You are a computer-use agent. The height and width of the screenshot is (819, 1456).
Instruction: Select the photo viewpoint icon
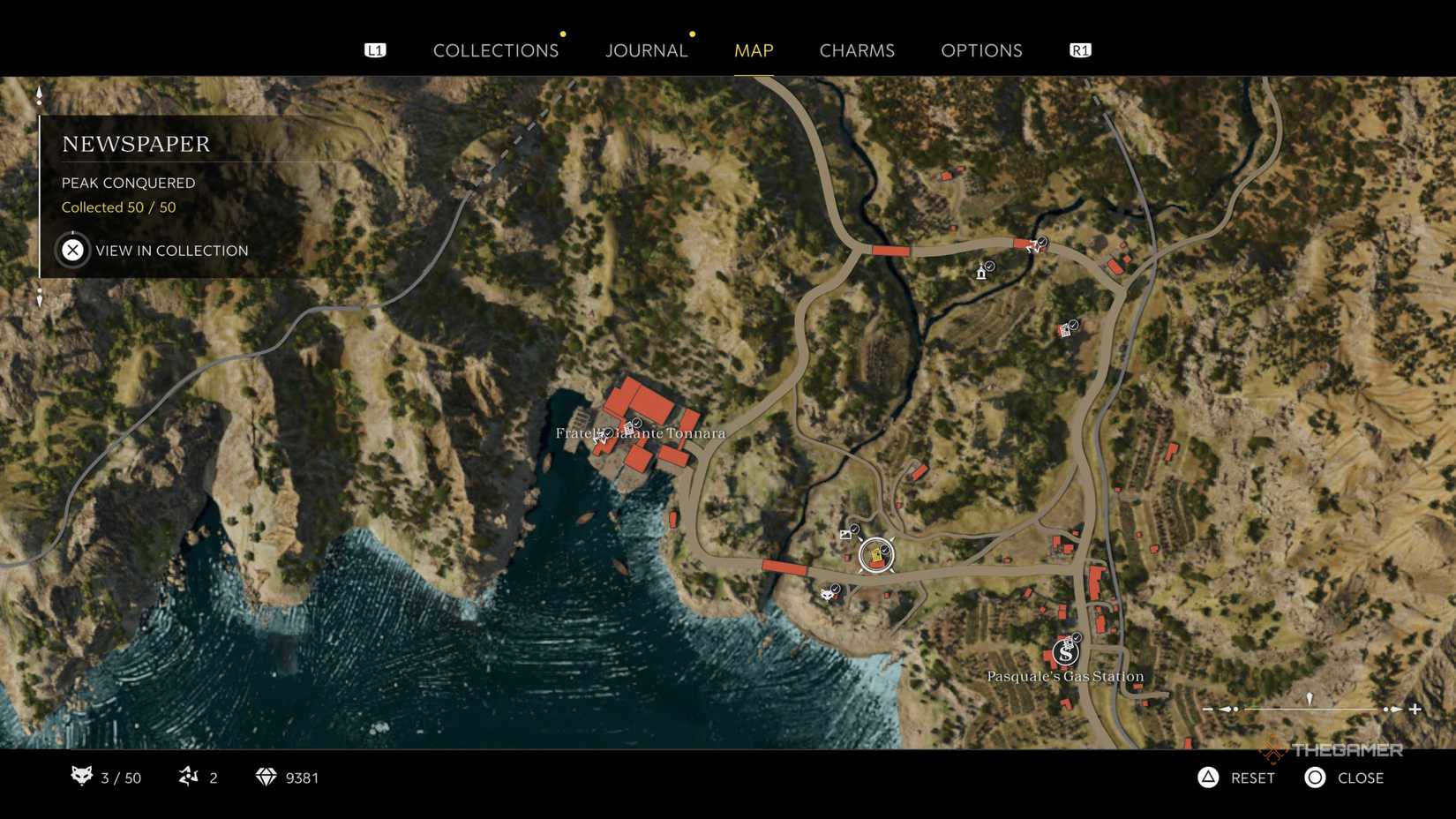[x=845, y=534]
